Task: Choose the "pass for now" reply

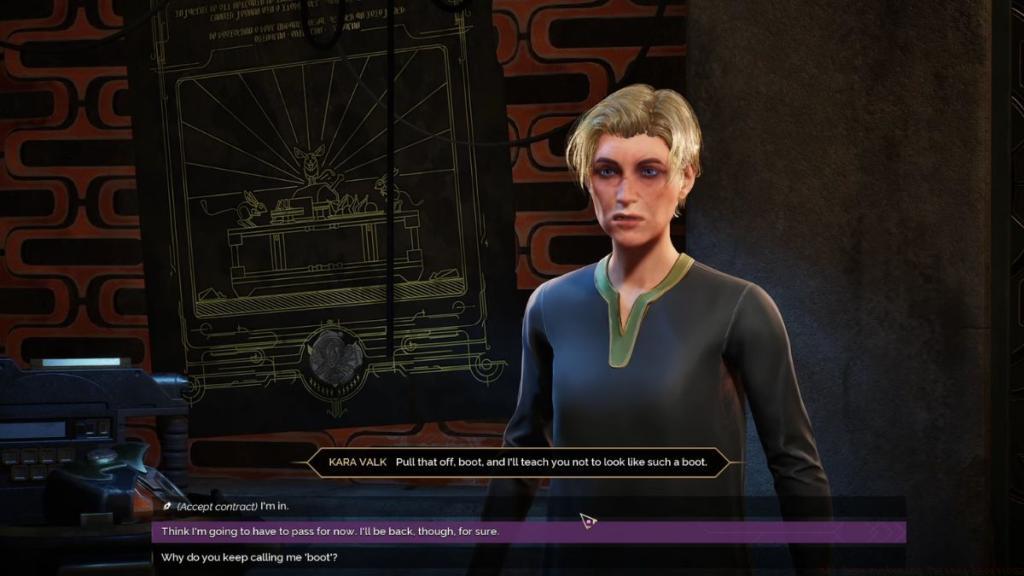Action: coord(330,532)
